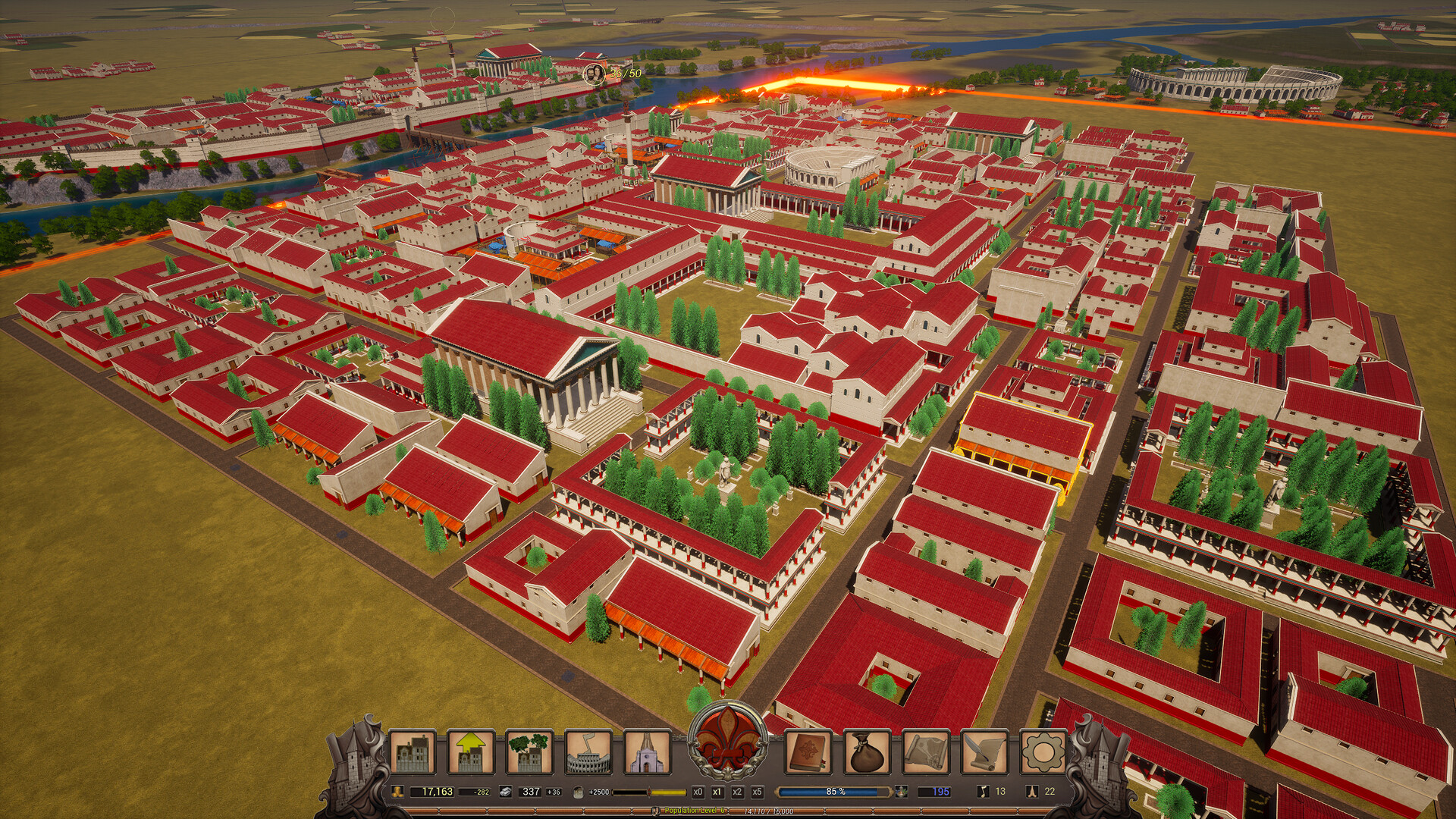Set game speed to x2
Screen dimensions: 1456x819
(737, 792)
